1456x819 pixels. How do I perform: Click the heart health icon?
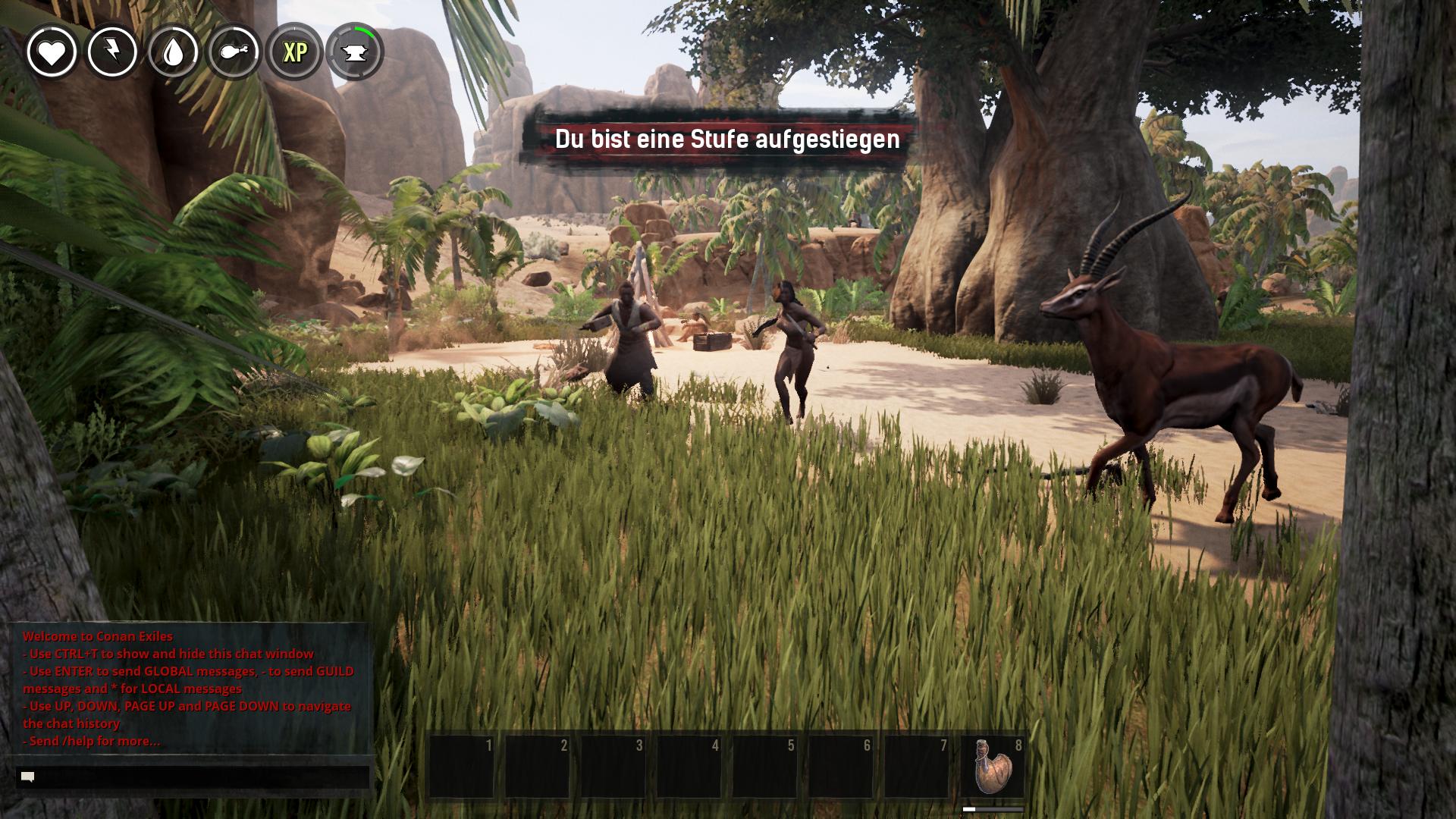52,52
